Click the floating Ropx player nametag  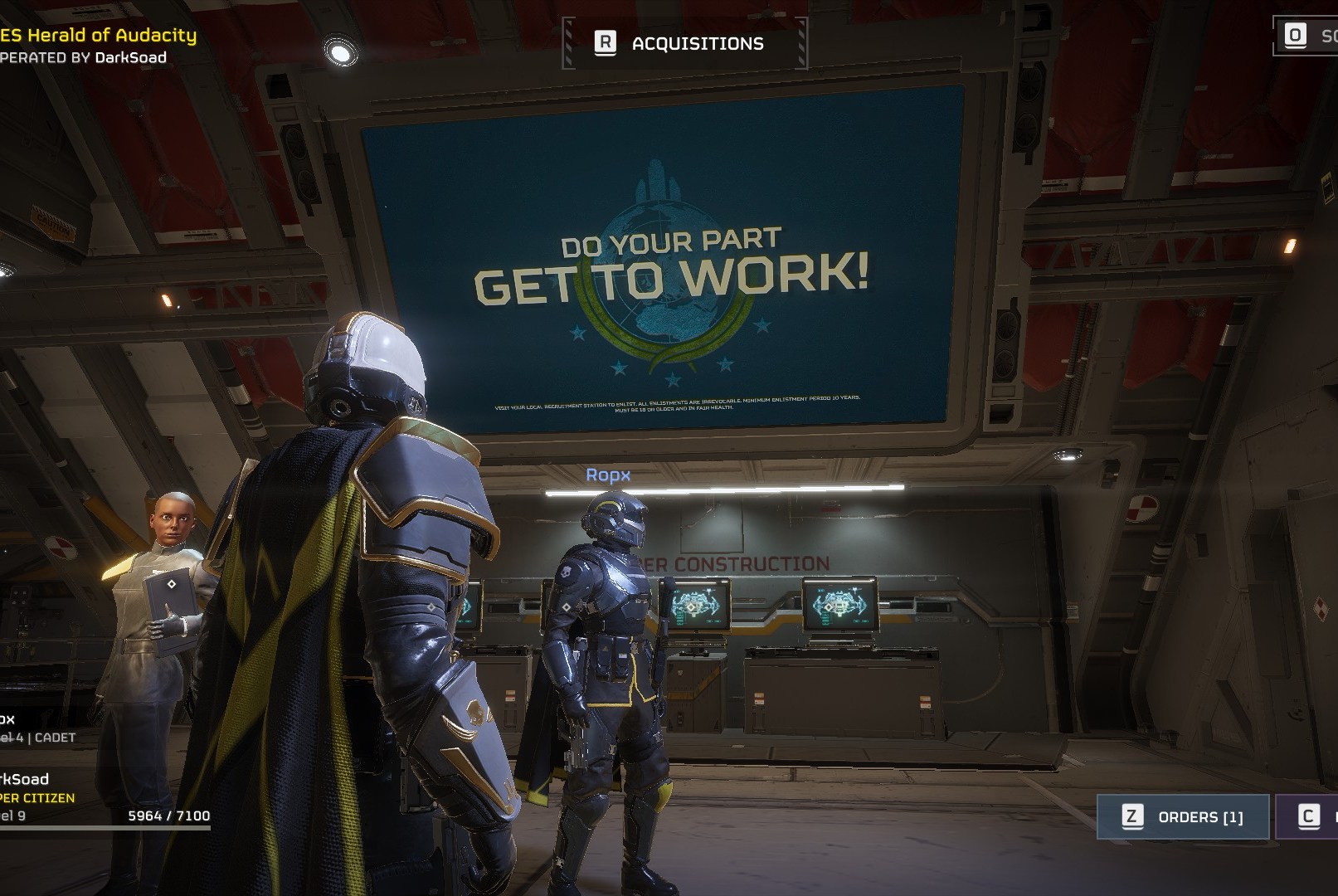[x=610, y=475]
